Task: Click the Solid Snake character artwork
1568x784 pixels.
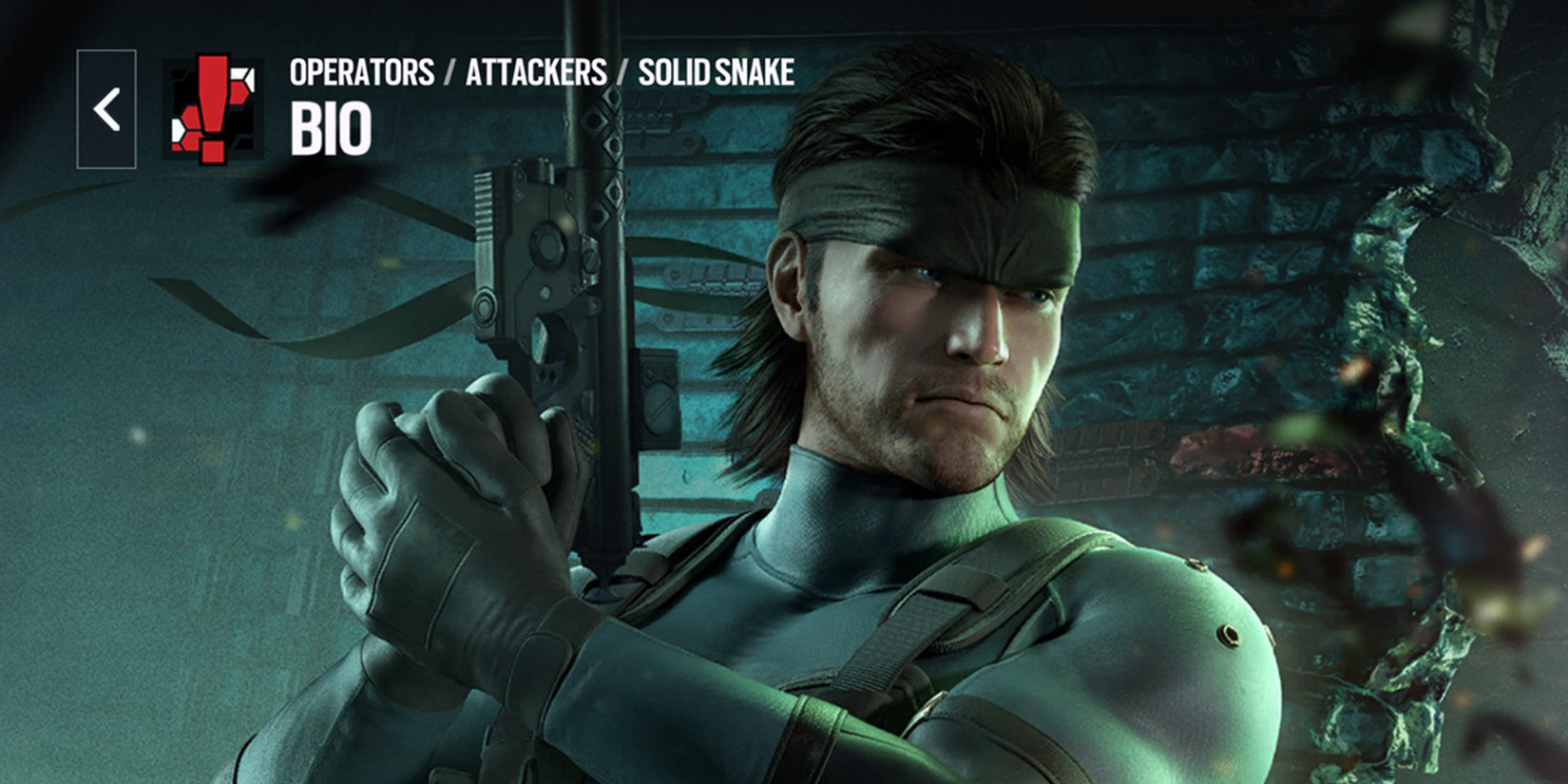Action: [903, 380]
